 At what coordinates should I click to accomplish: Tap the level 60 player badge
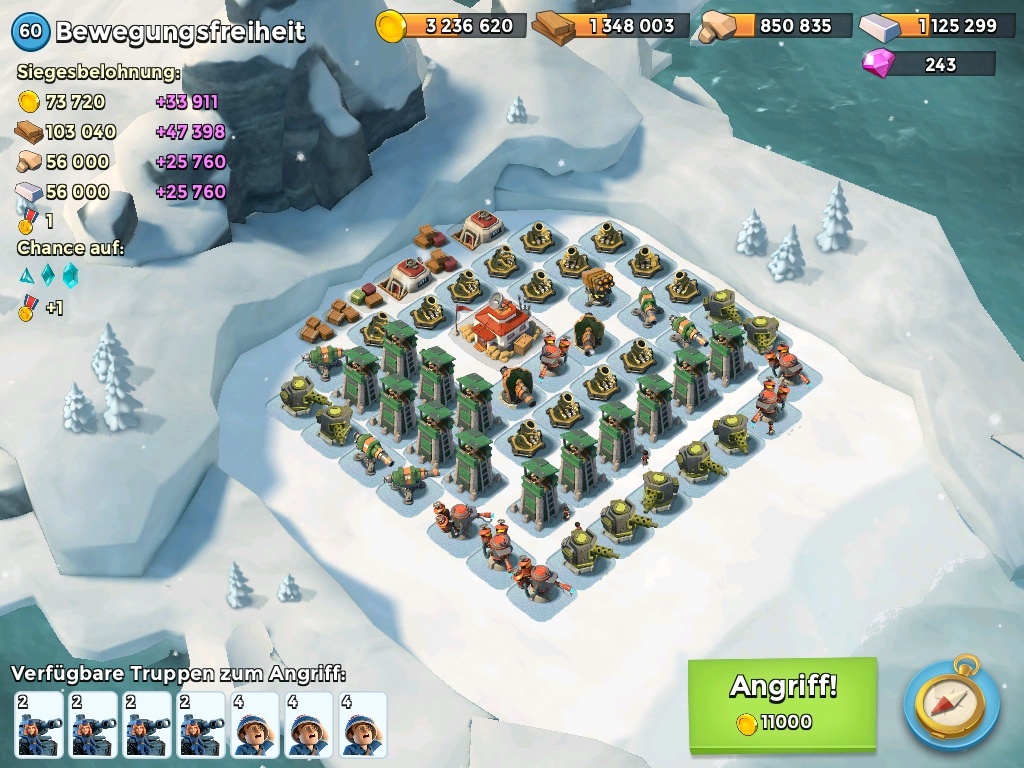coord(30,31)
